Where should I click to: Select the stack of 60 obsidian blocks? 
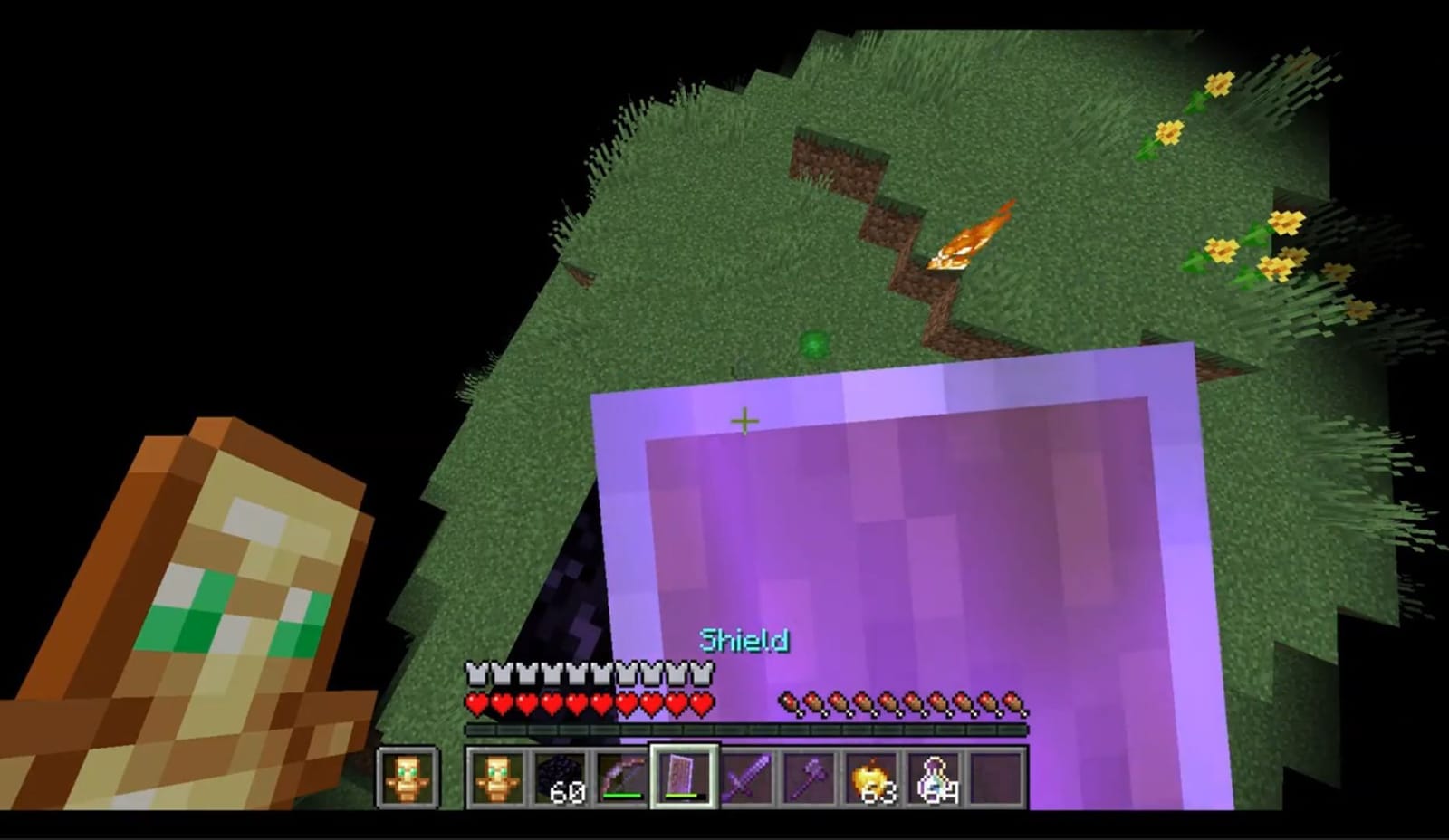point(561,777)
